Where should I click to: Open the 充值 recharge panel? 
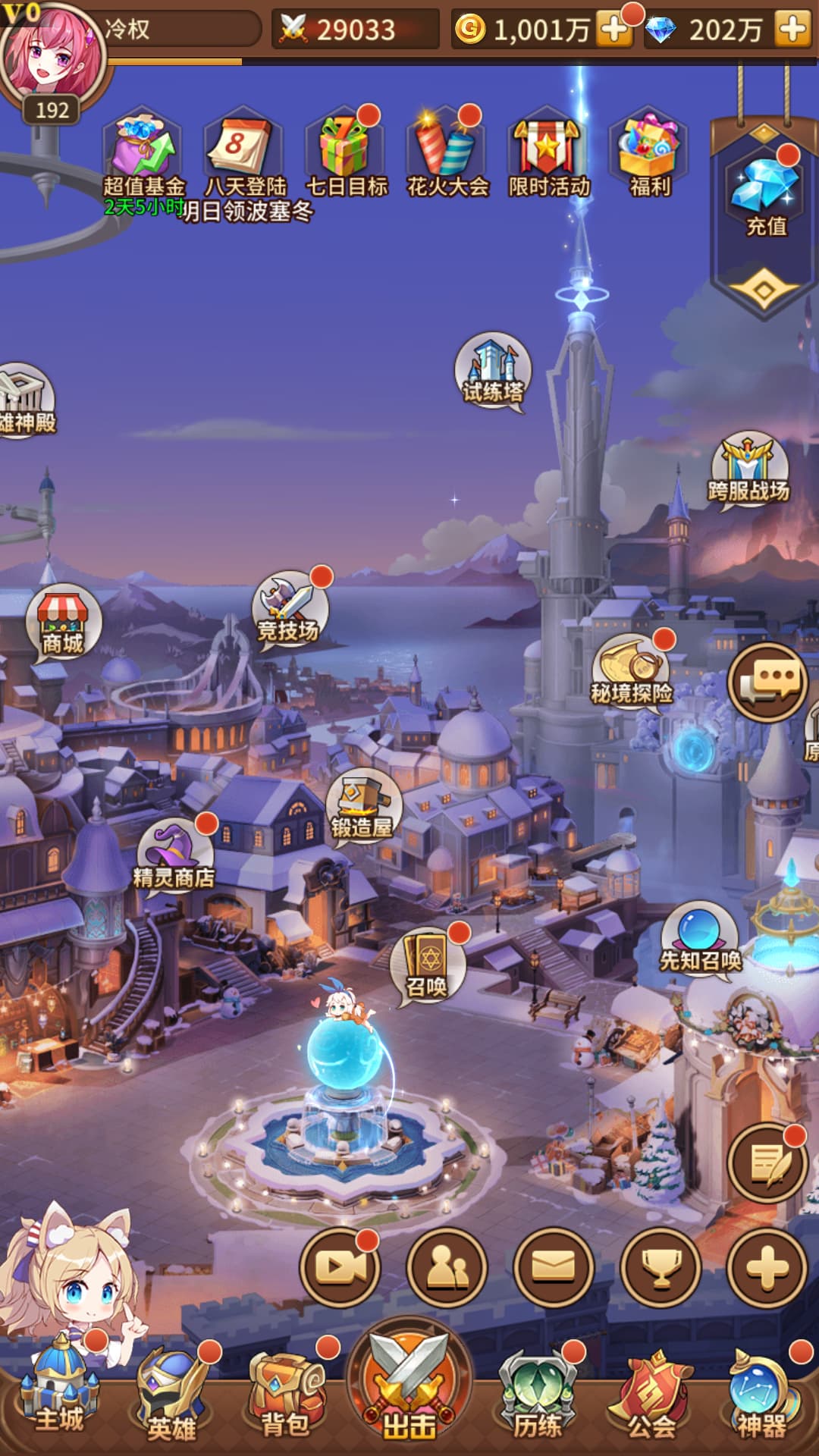pos(764,196)
